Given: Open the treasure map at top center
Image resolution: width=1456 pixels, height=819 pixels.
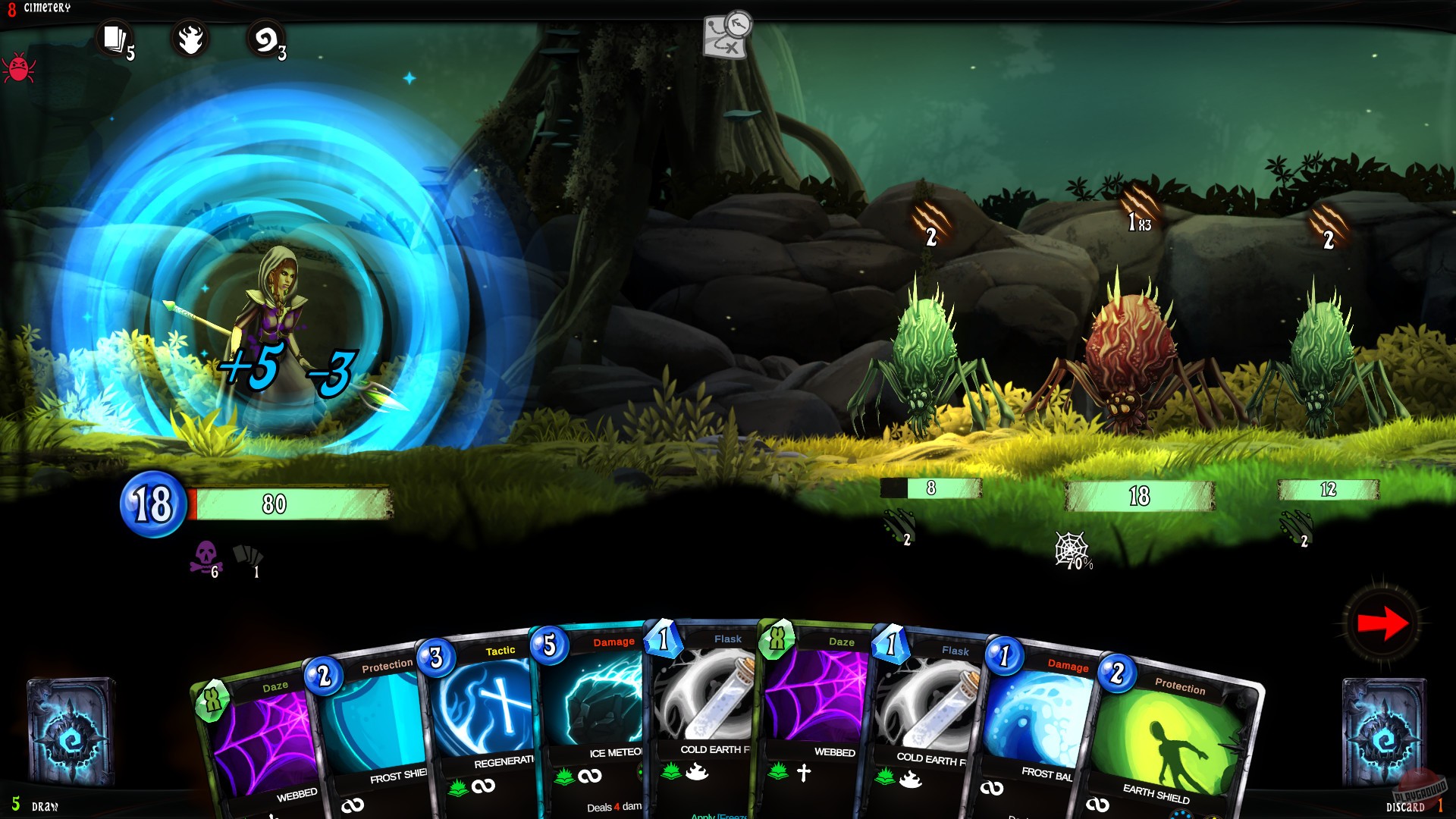Looking at the screenshot, I should [x=724, y=36].
